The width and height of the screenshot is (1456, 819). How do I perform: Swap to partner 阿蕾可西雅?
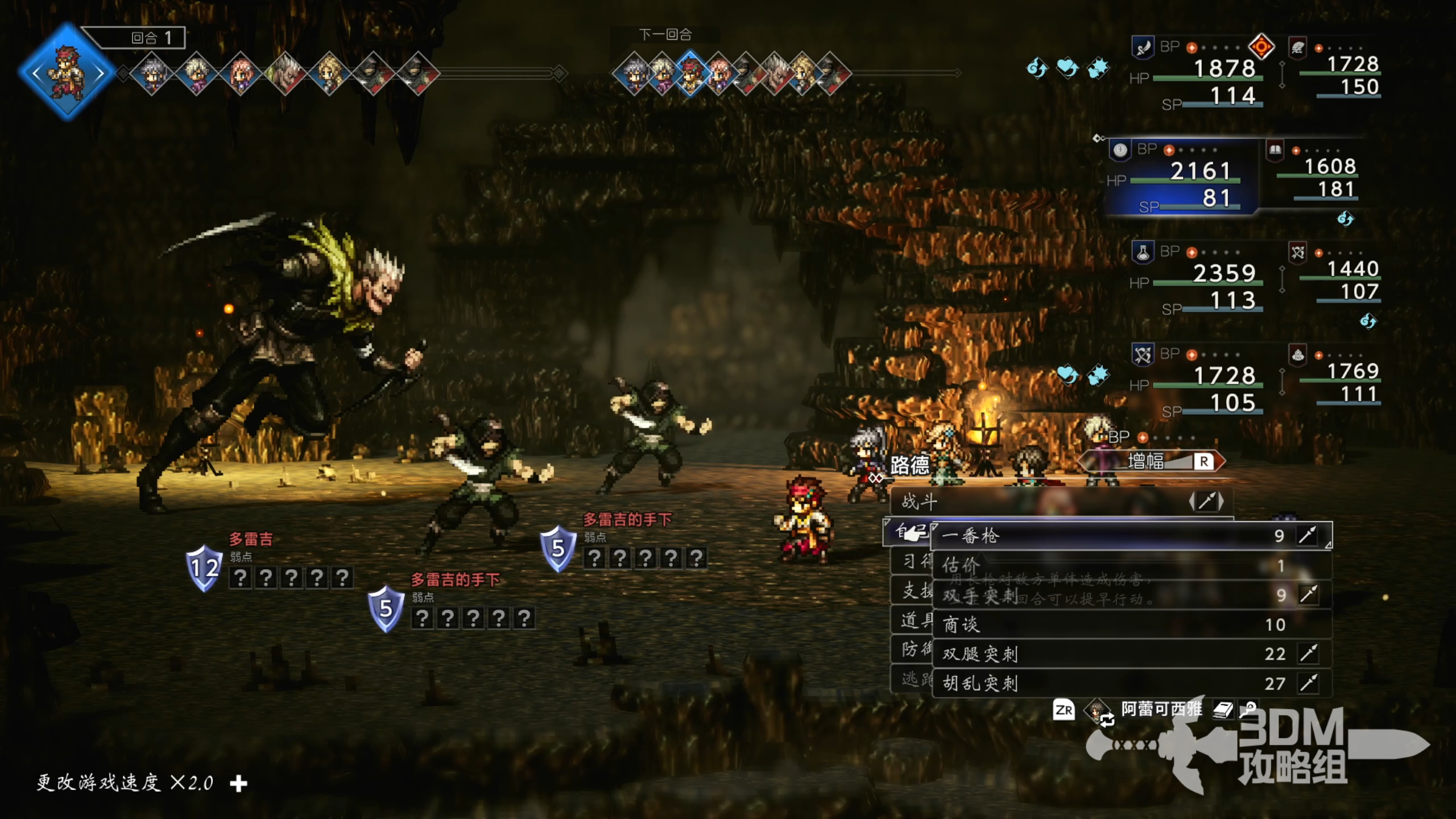click(x=1160, y=710)
